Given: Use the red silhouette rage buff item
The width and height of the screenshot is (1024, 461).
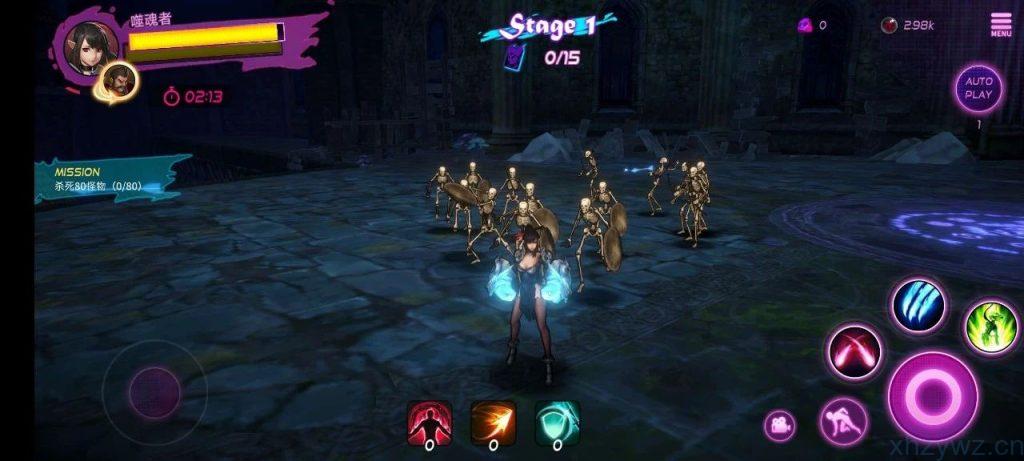Looking at the screenshot, I should click(429, 422).
